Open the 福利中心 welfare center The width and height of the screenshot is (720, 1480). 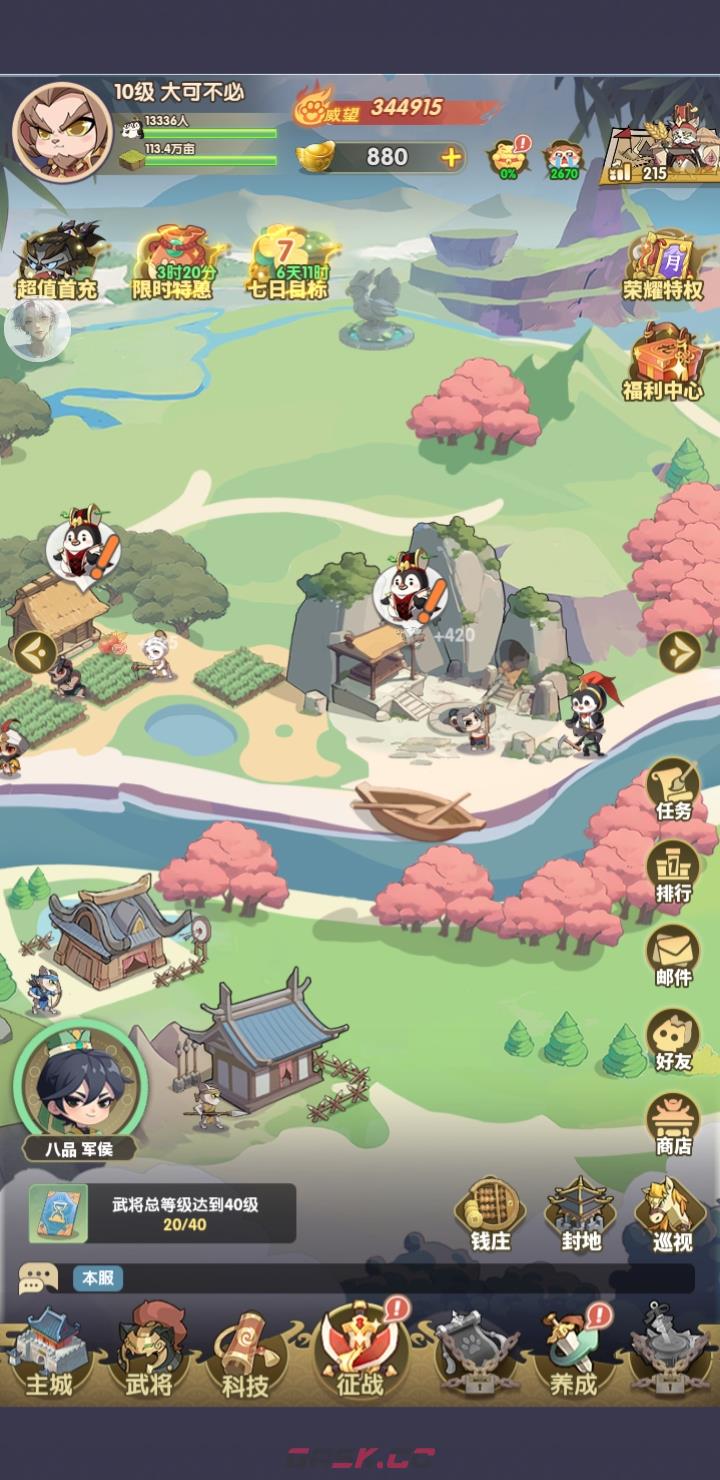663,362
